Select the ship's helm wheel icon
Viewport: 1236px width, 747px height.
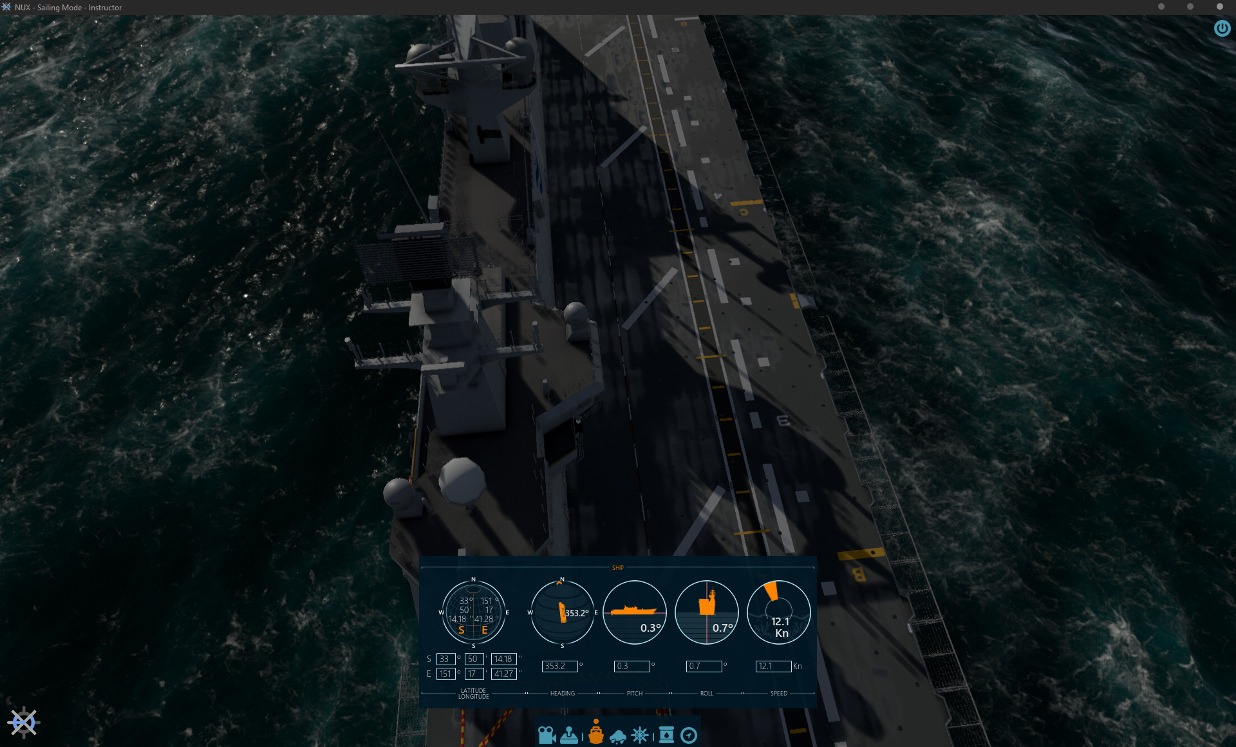(640, 735)
